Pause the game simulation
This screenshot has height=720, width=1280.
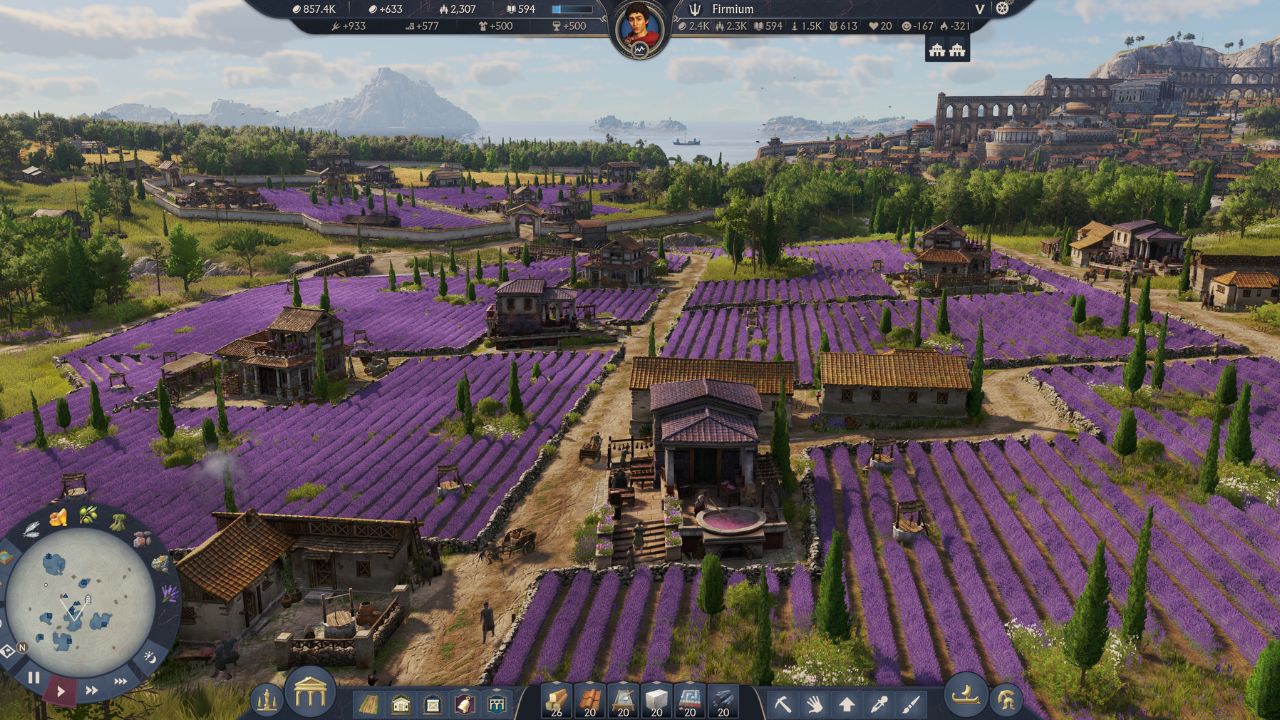pos(34,678)
